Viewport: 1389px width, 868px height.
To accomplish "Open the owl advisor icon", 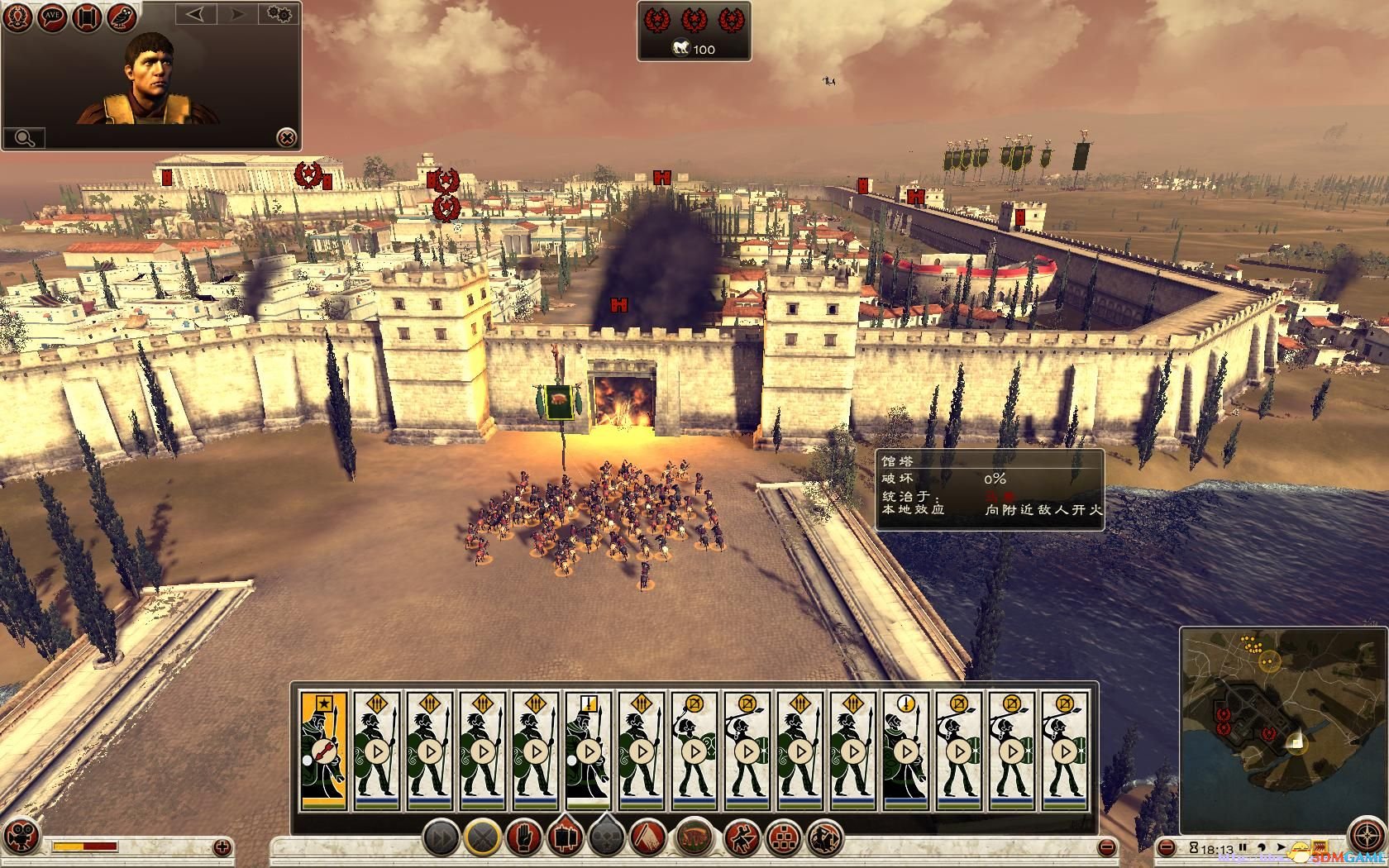I will 122,18.
